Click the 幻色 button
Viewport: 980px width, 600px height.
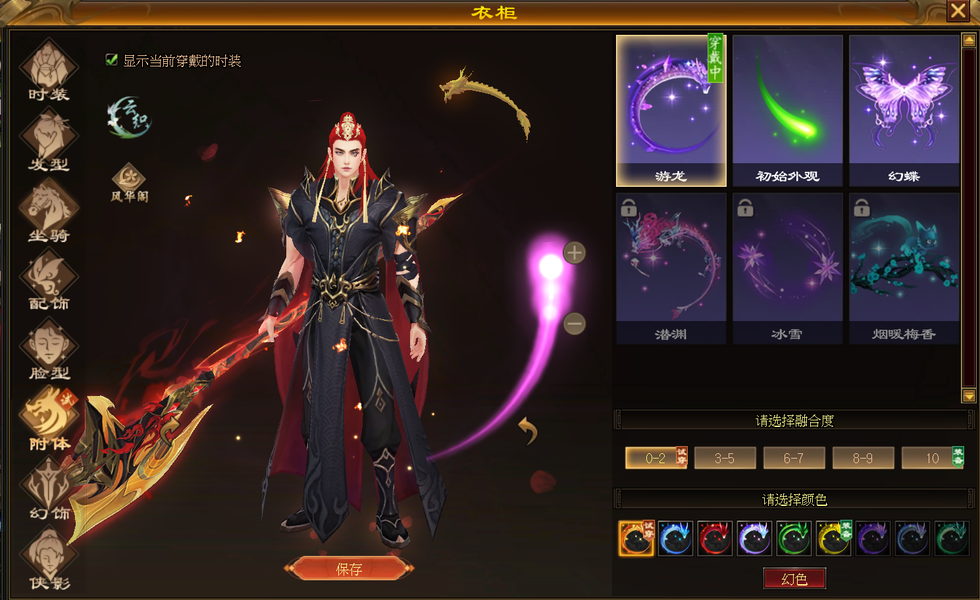[794, 579]
